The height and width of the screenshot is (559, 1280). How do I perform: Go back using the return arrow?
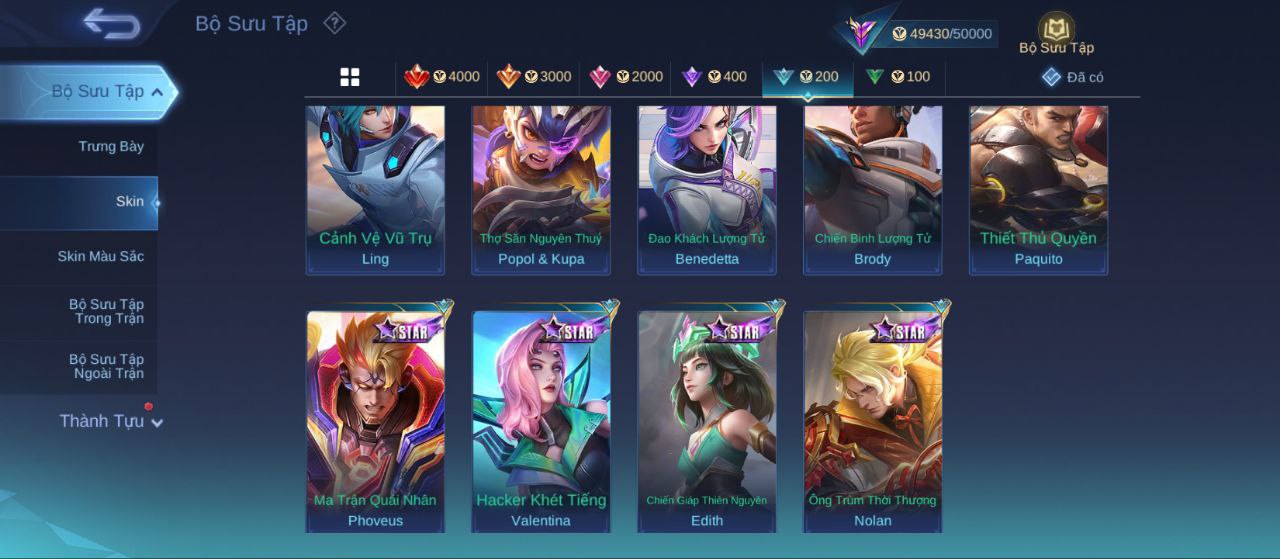coord(111,23)
